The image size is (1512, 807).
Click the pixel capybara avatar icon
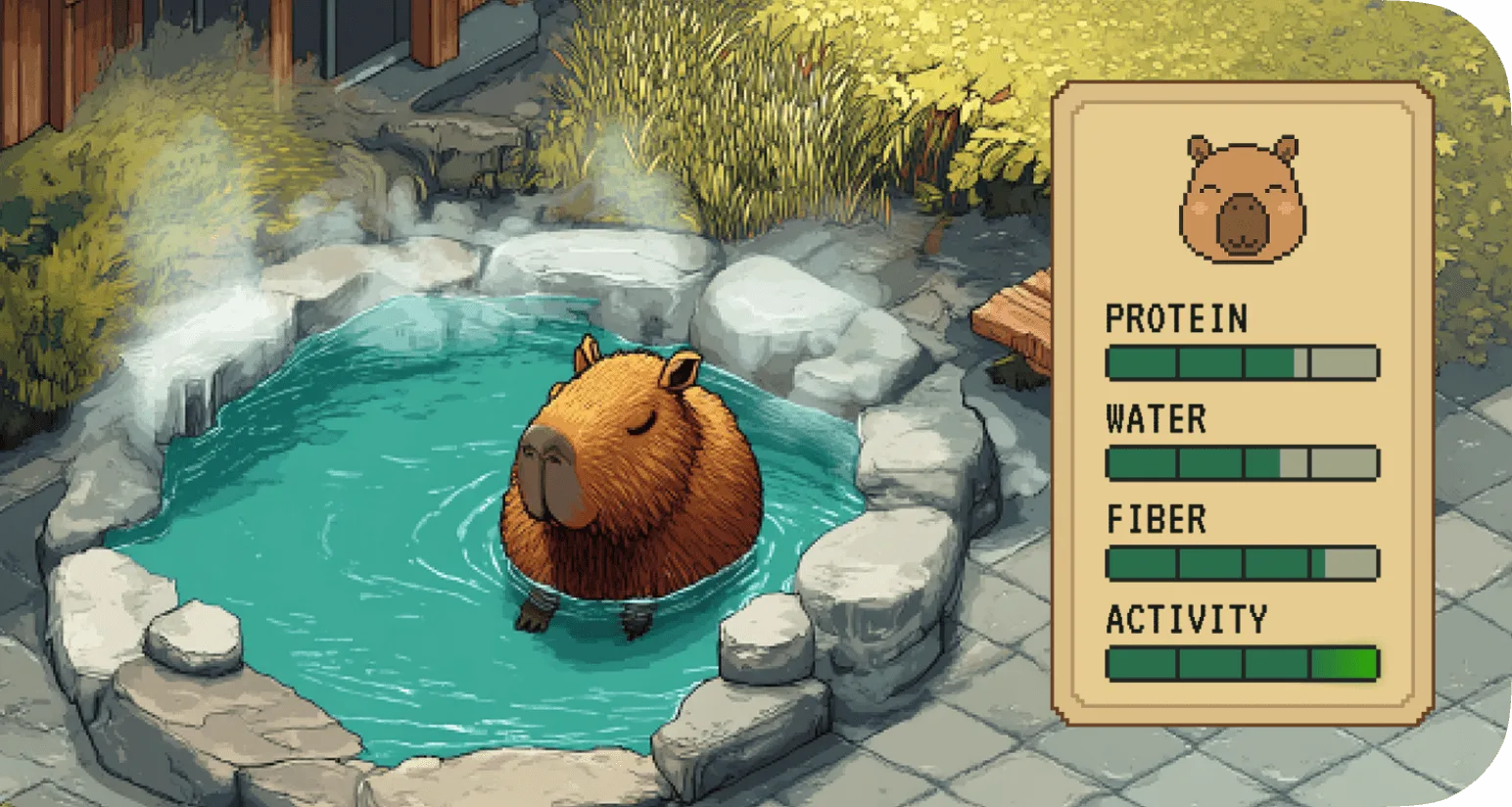tap(1242, 194)
